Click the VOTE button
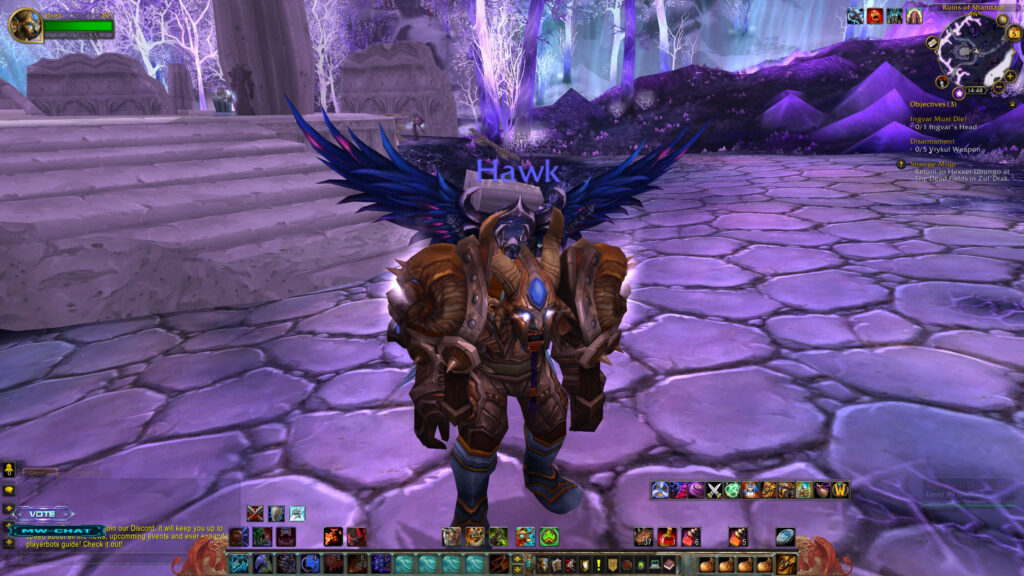1024x576 pixels. pyautogui.click(x=44, y=514)
